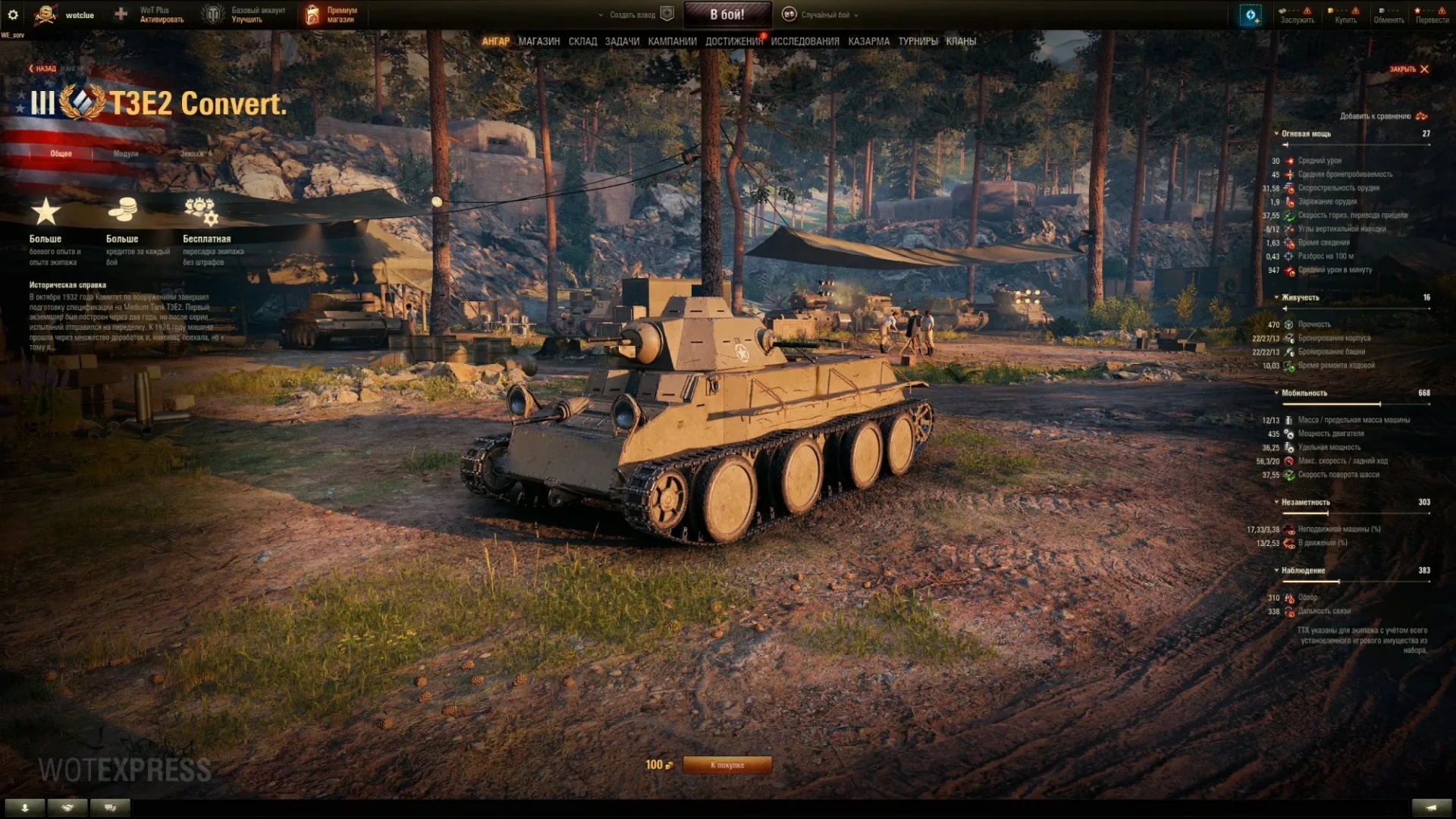This screenshot has width=1456, height=819.
Task: Open the СКЛАД depot tab
Action: pyautogui.click(x=582, y=42)
